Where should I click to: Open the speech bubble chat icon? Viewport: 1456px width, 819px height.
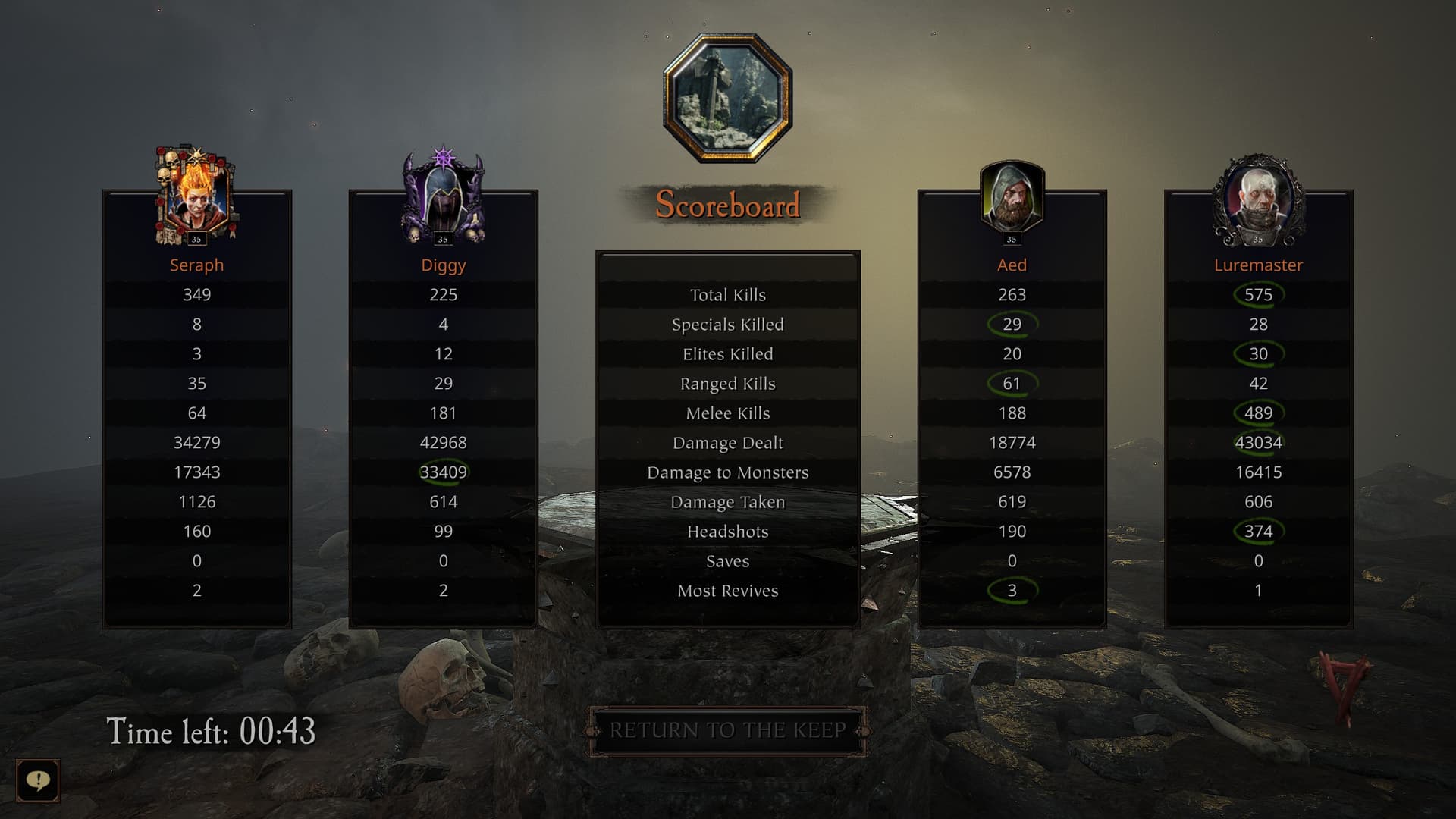tap(38, 780)
